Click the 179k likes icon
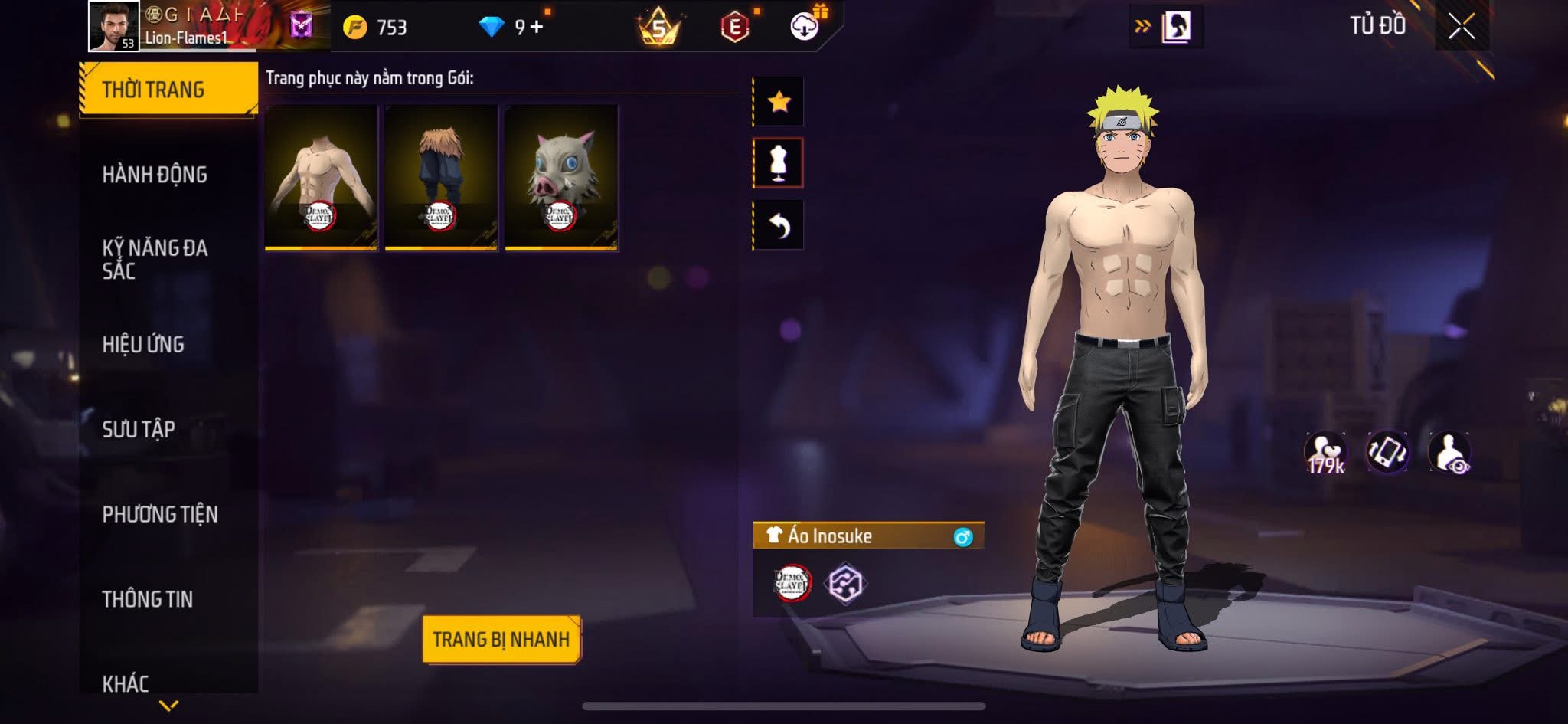1568x724 pixels. coord(1325,453)
